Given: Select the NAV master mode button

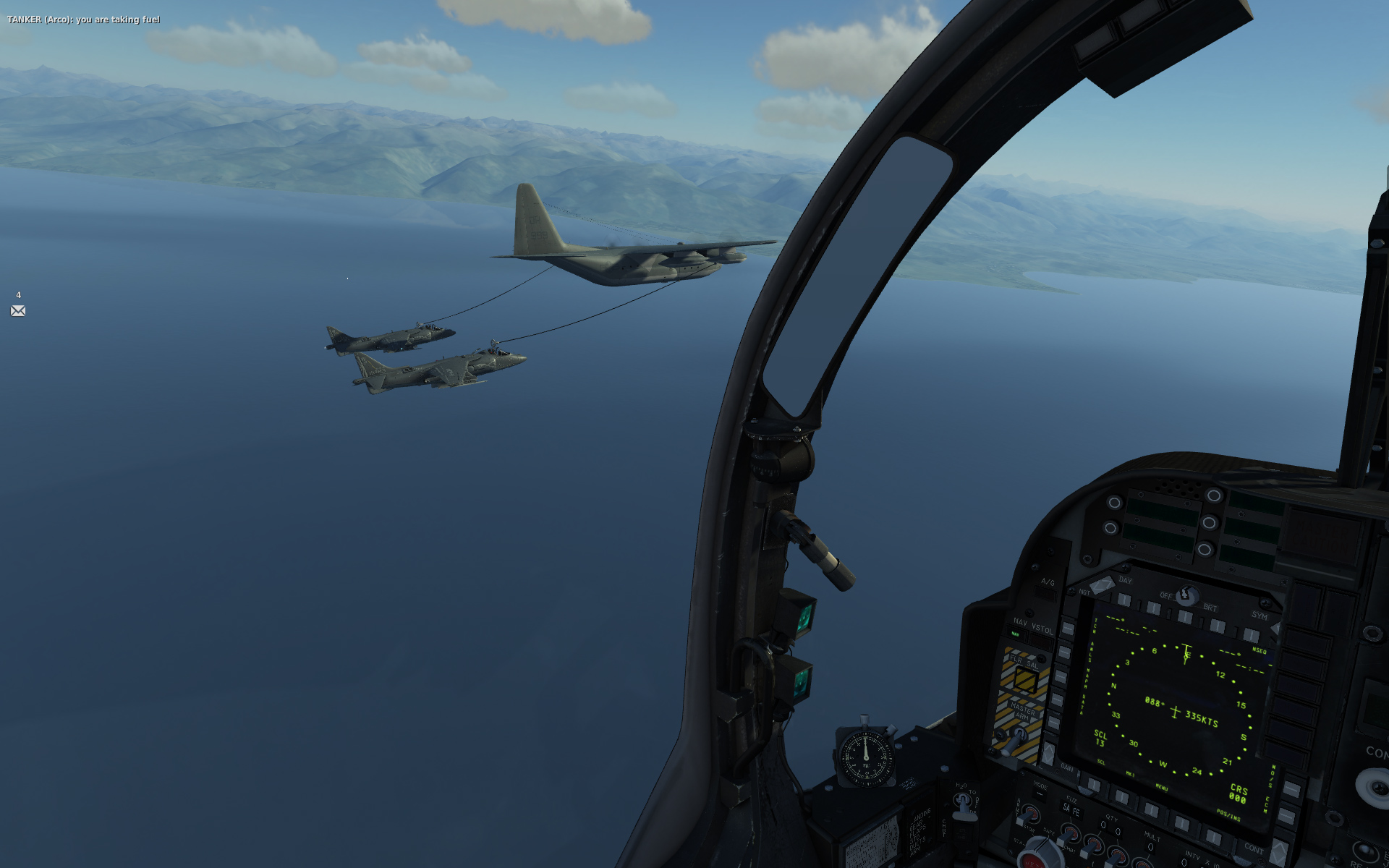Looking at the screenshot, I should click(x=1016, y=634).
